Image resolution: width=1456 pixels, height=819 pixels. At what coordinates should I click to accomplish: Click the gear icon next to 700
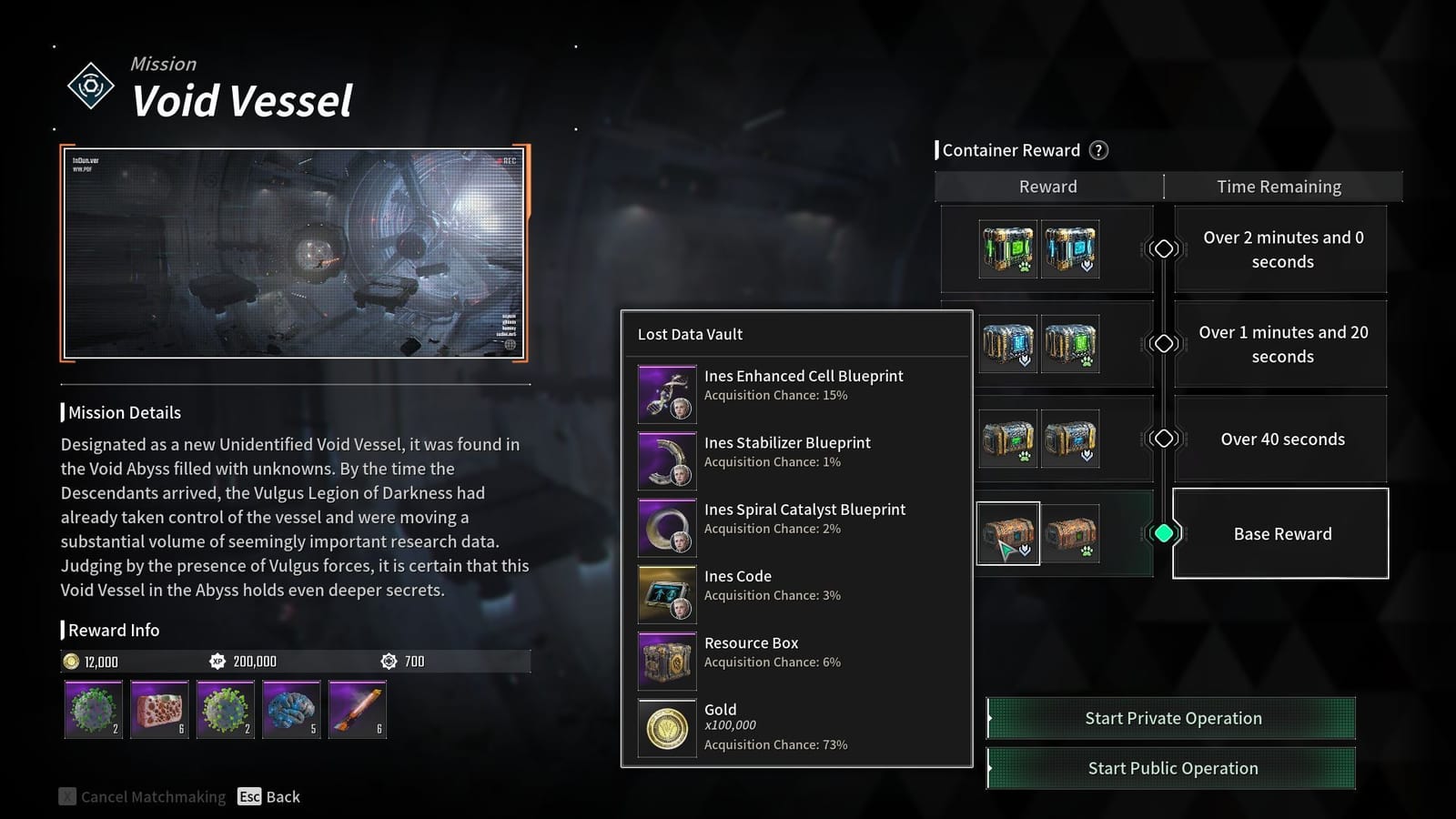[390, 662]
